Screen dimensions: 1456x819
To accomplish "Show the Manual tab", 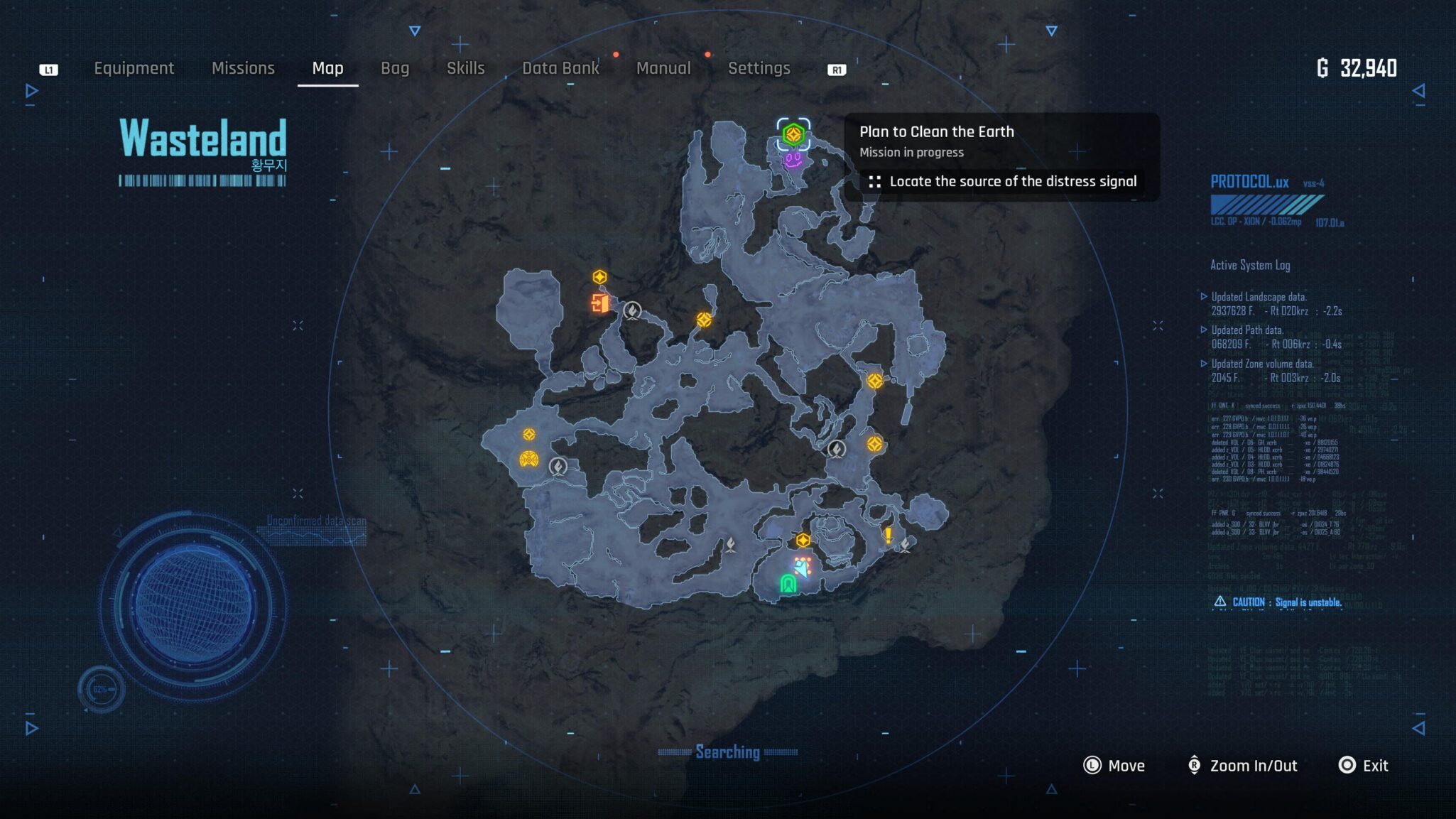I will (663, 68).
